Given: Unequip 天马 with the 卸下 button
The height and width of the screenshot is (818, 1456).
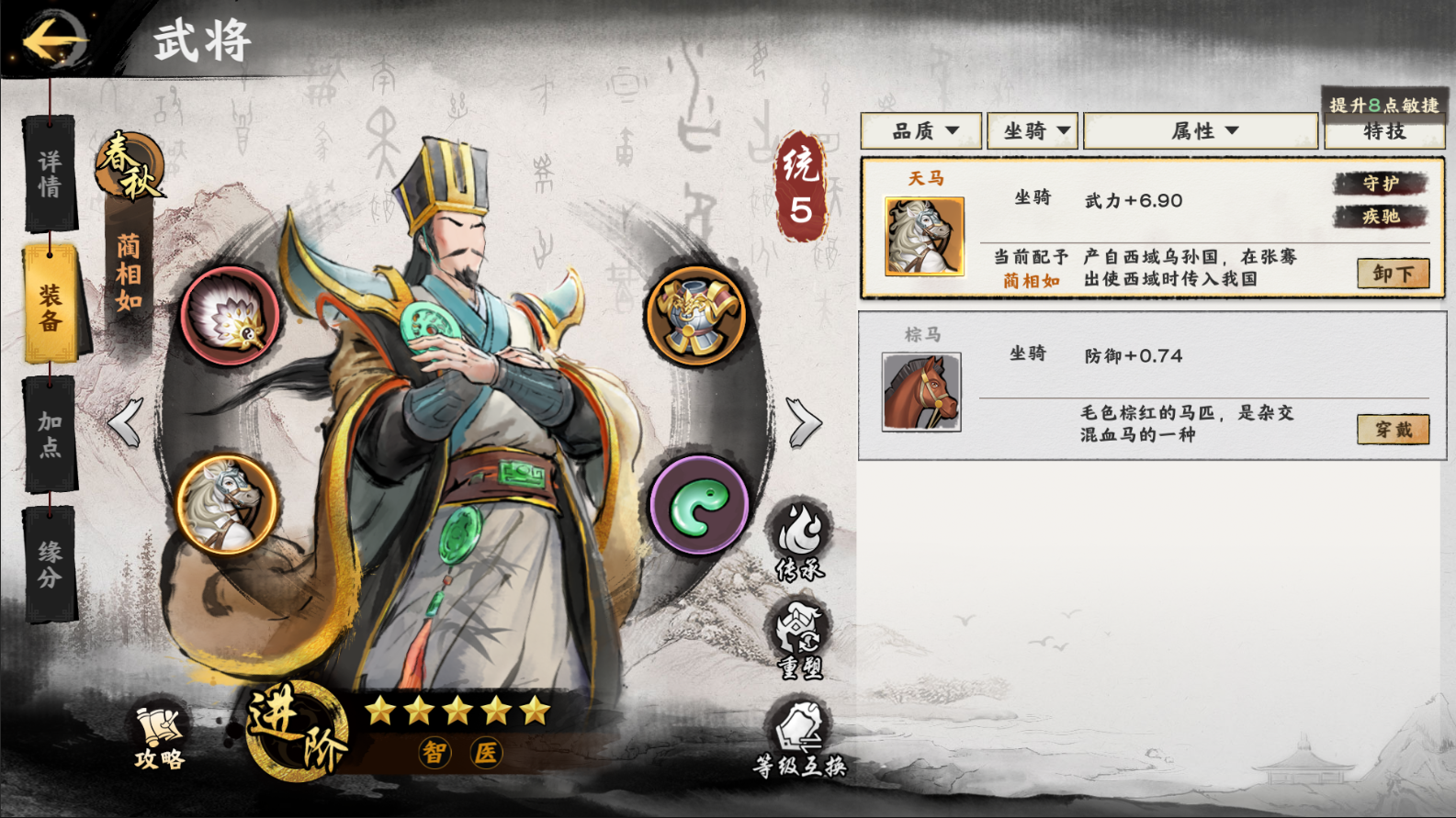Looking at the screenshot, I should [x=1393, y=274].
